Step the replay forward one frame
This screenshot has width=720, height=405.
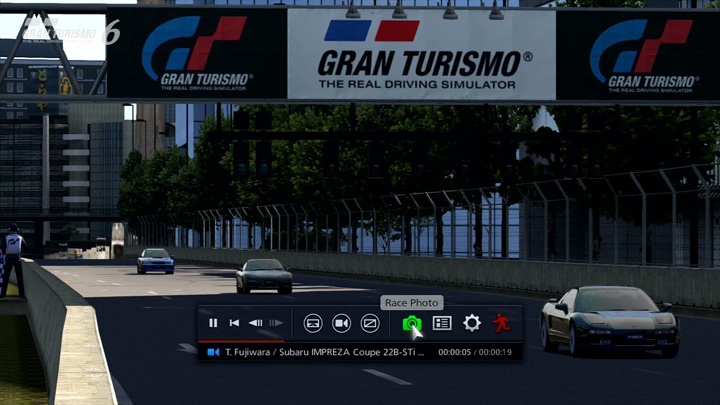[275, 323]
